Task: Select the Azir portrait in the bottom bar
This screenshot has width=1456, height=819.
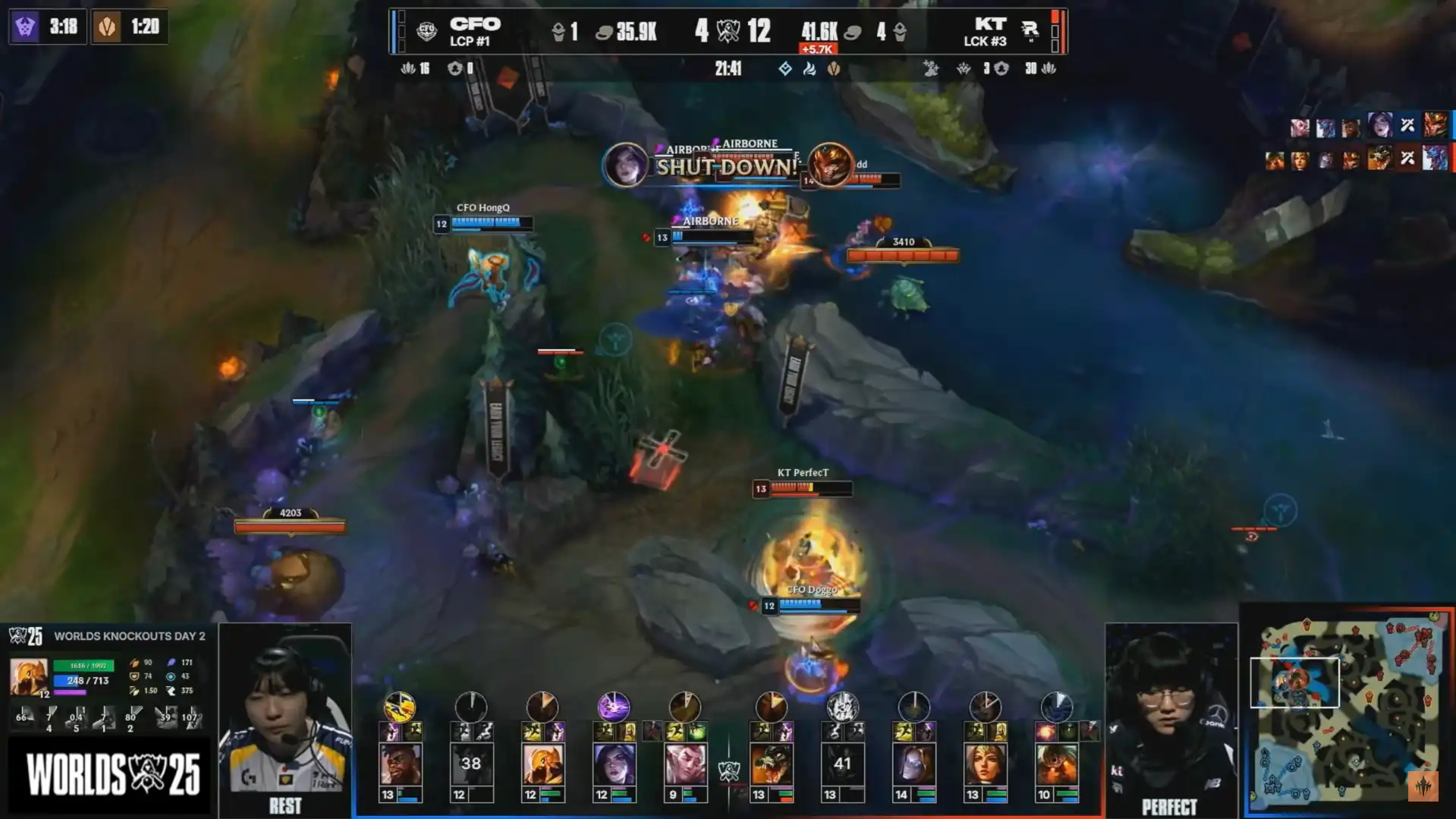Action: (x=542, y=764)
